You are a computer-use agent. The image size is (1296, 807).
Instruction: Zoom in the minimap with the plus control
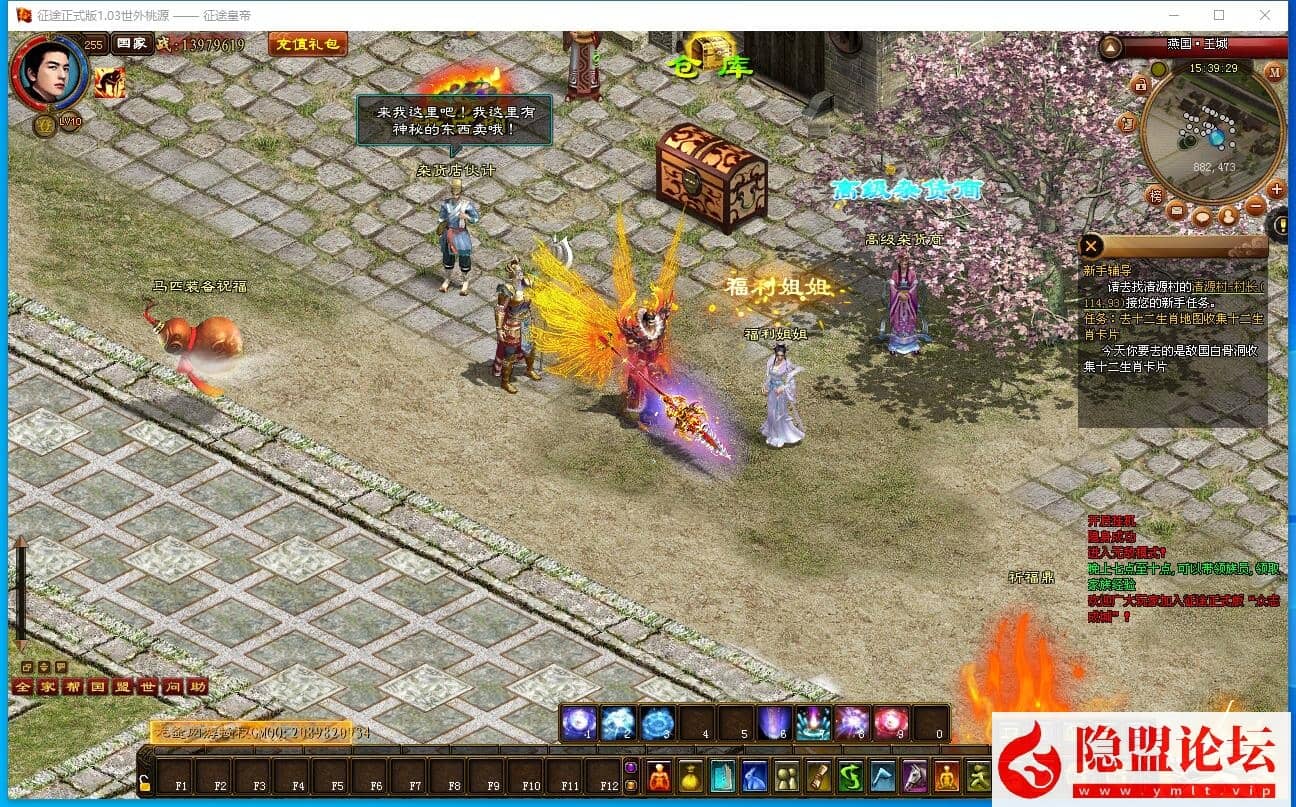(x=1276, y=188)
